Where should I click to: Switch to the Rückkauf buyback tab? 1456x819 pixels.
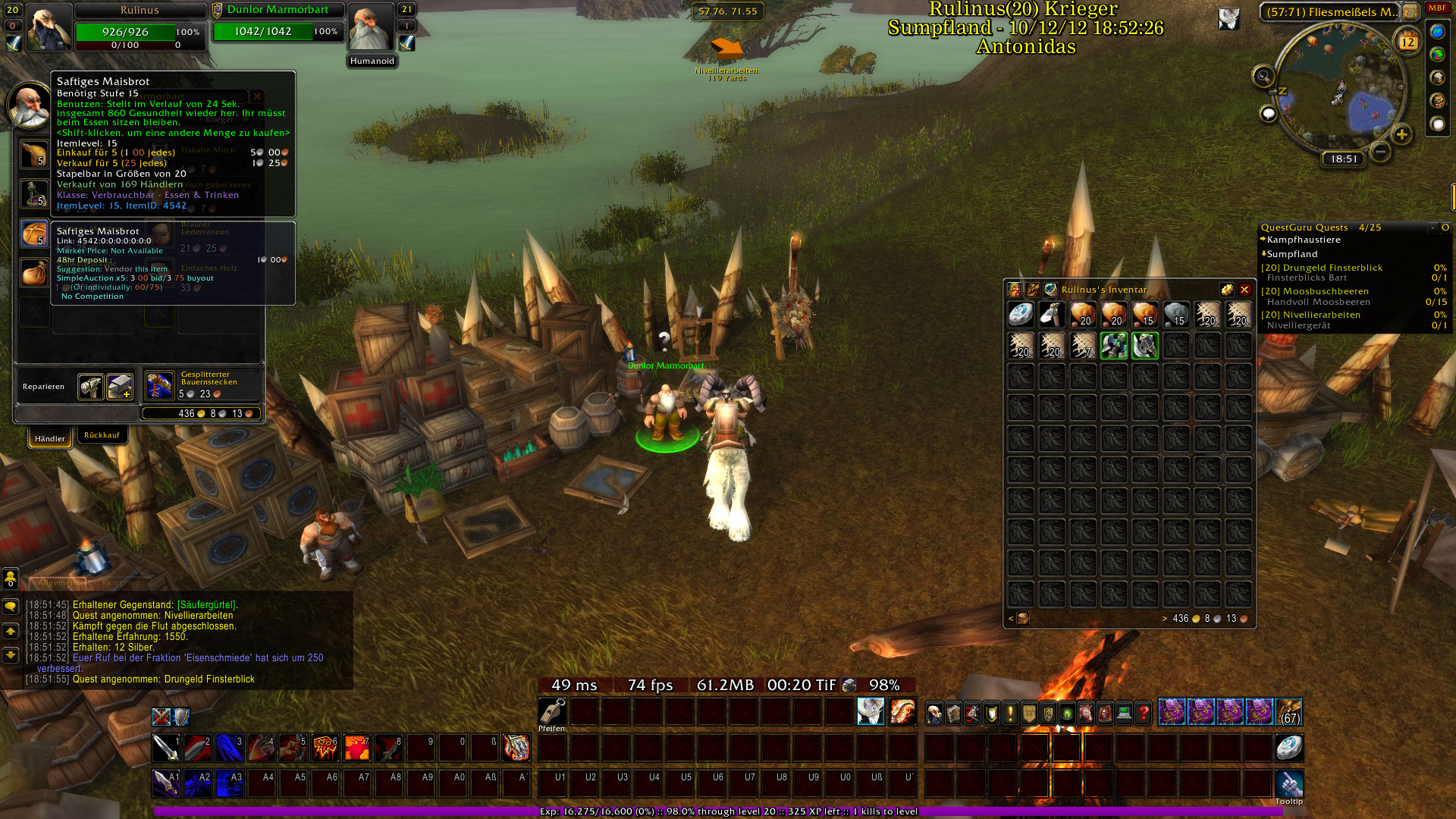click(x=102, y=435)
